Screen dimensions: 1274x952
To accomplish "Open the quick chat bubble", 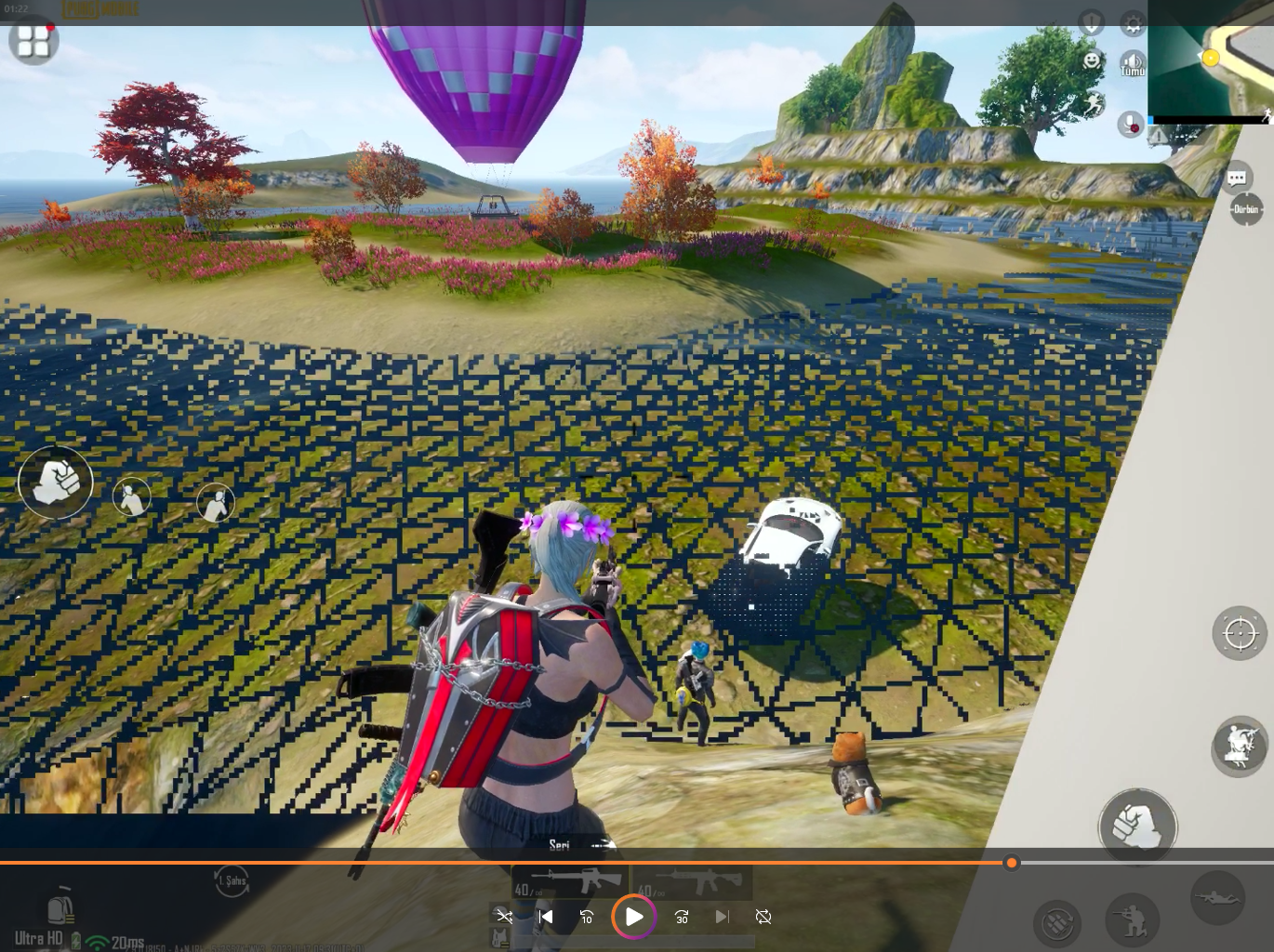I will 1236,178.
